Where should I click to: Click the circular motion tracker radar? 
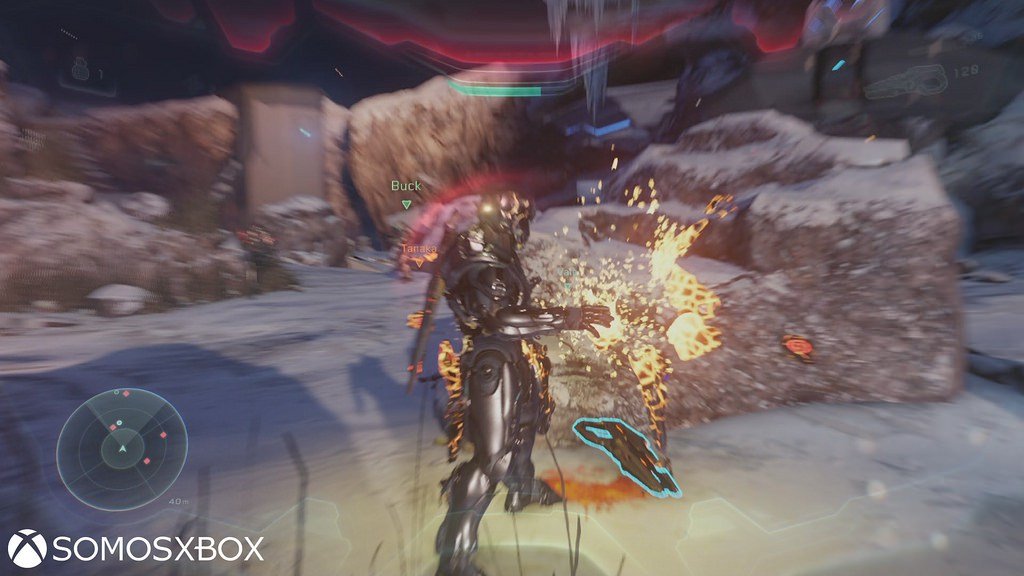click(122, 449)
